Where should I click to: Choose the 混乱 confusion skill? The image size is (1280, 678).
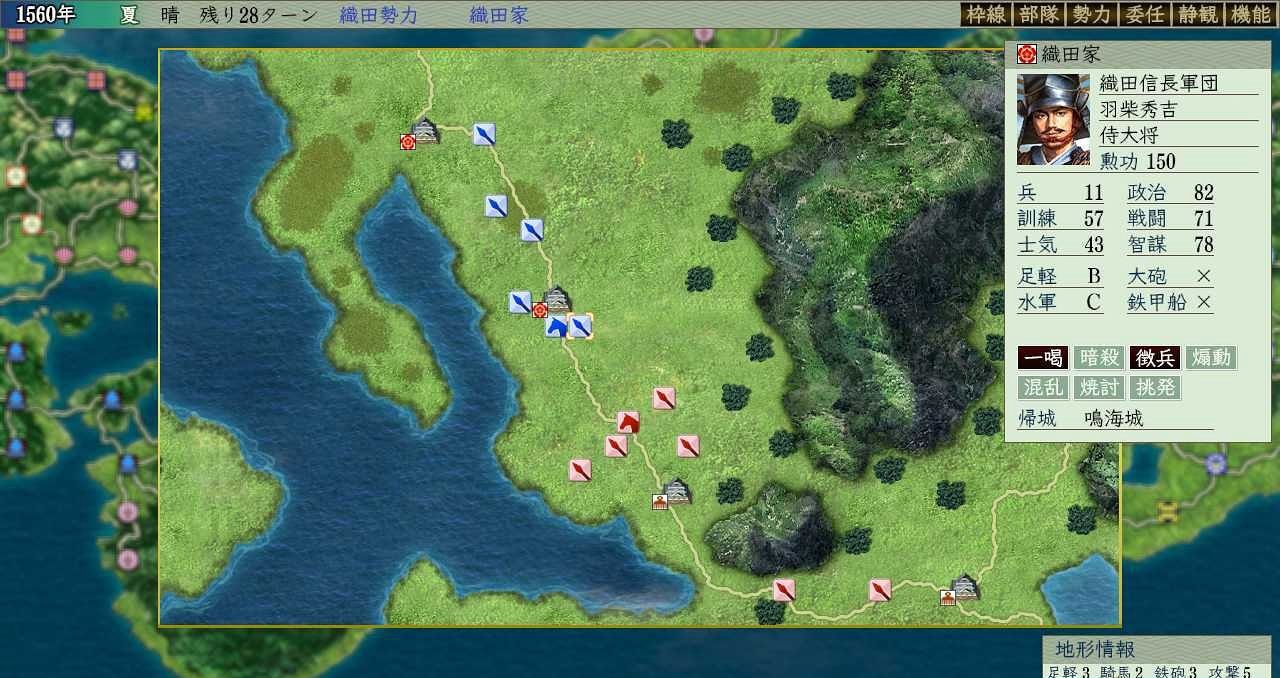coord(1043,387)
